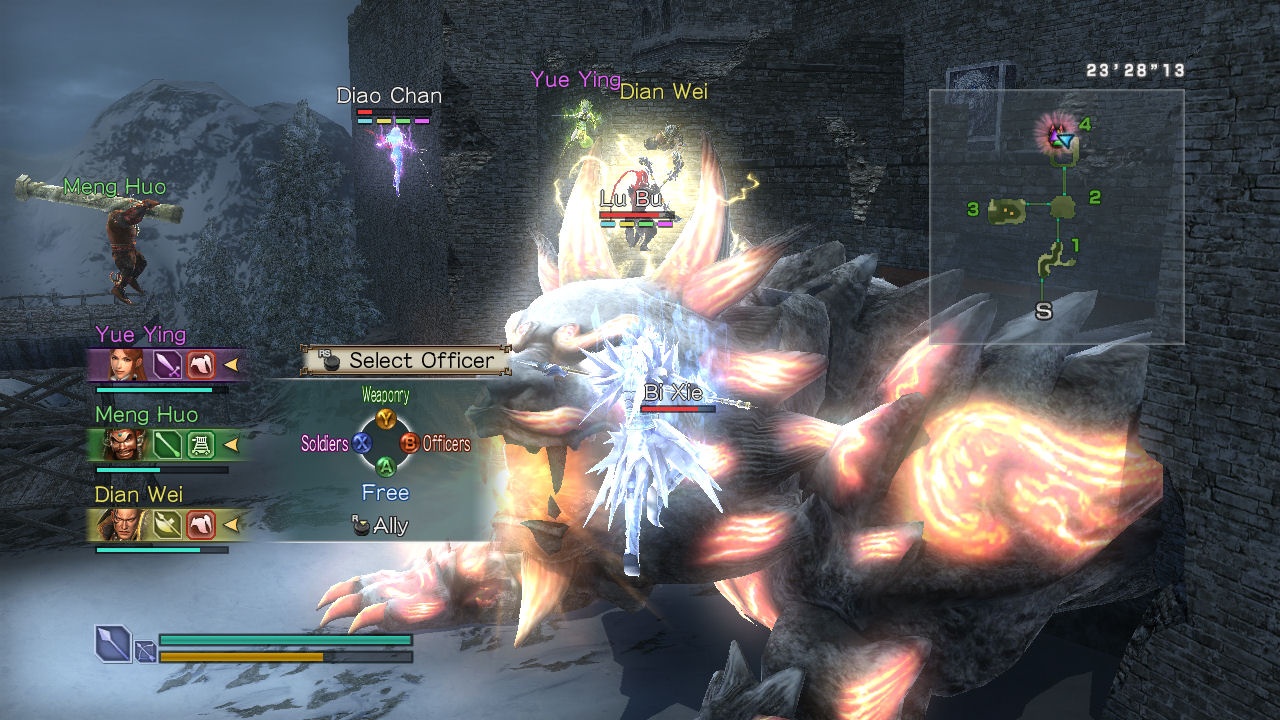1280x720 pixels.
Task: Select the red horse icon beside Yue Ying
Action: [201, 364]
